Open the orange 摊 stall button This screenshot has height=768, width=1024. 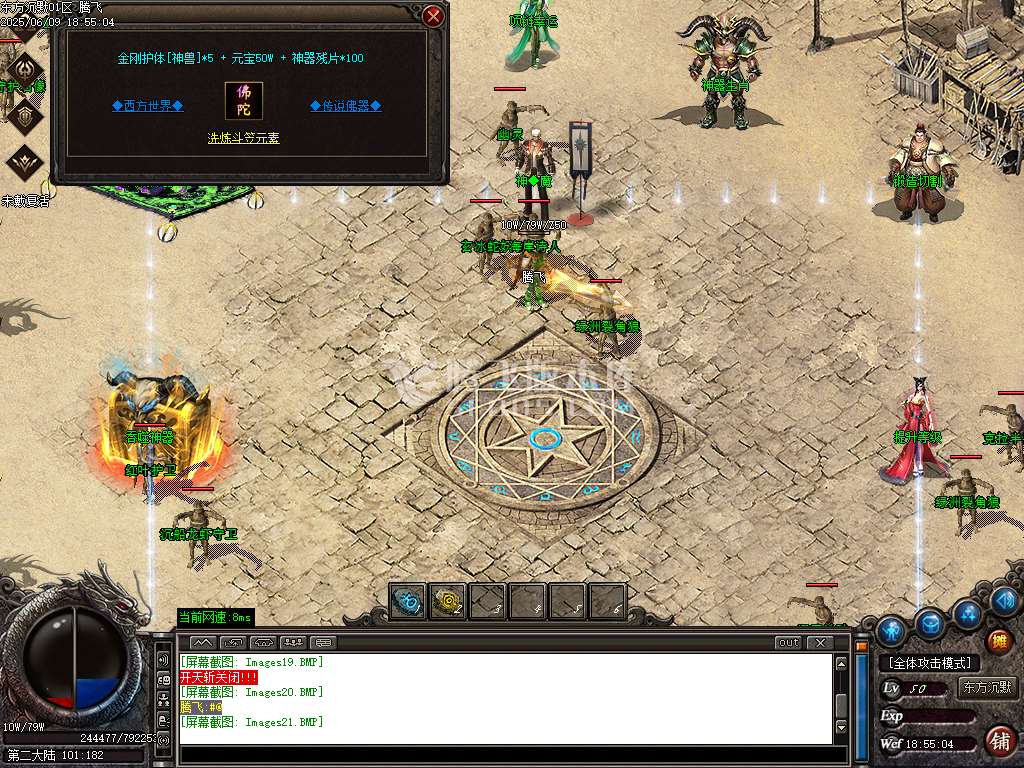[999, 641]
